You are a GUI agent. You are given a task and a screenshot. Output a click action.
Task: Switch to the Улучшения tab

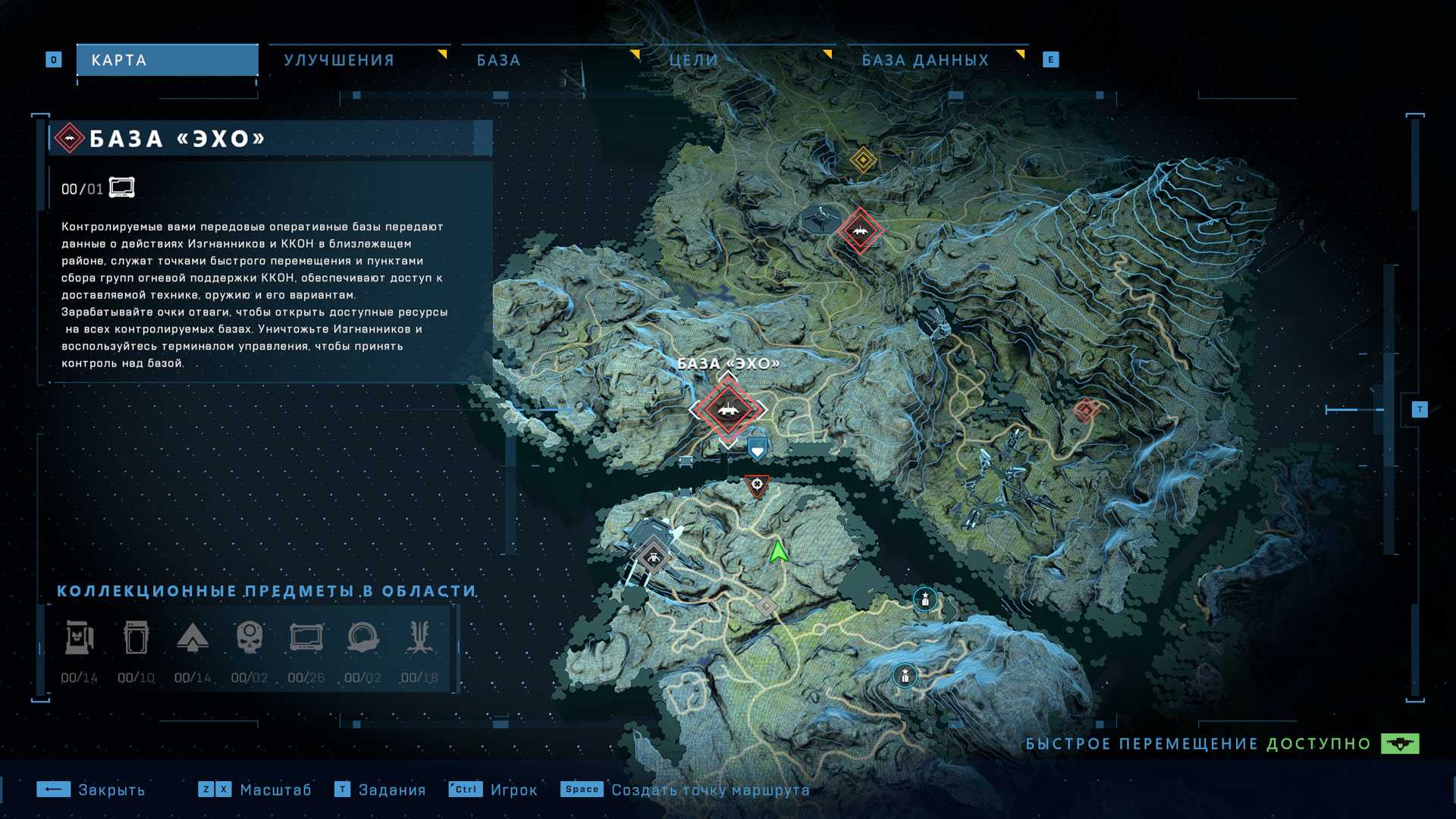click(339, 60)
